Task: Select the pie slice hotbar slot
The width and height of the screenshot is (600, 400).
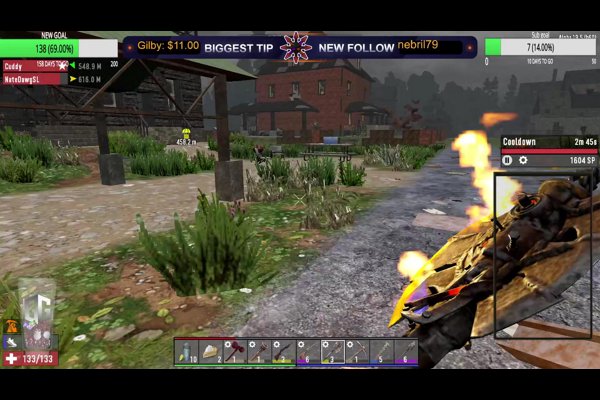Action: [x=210, y=351]
